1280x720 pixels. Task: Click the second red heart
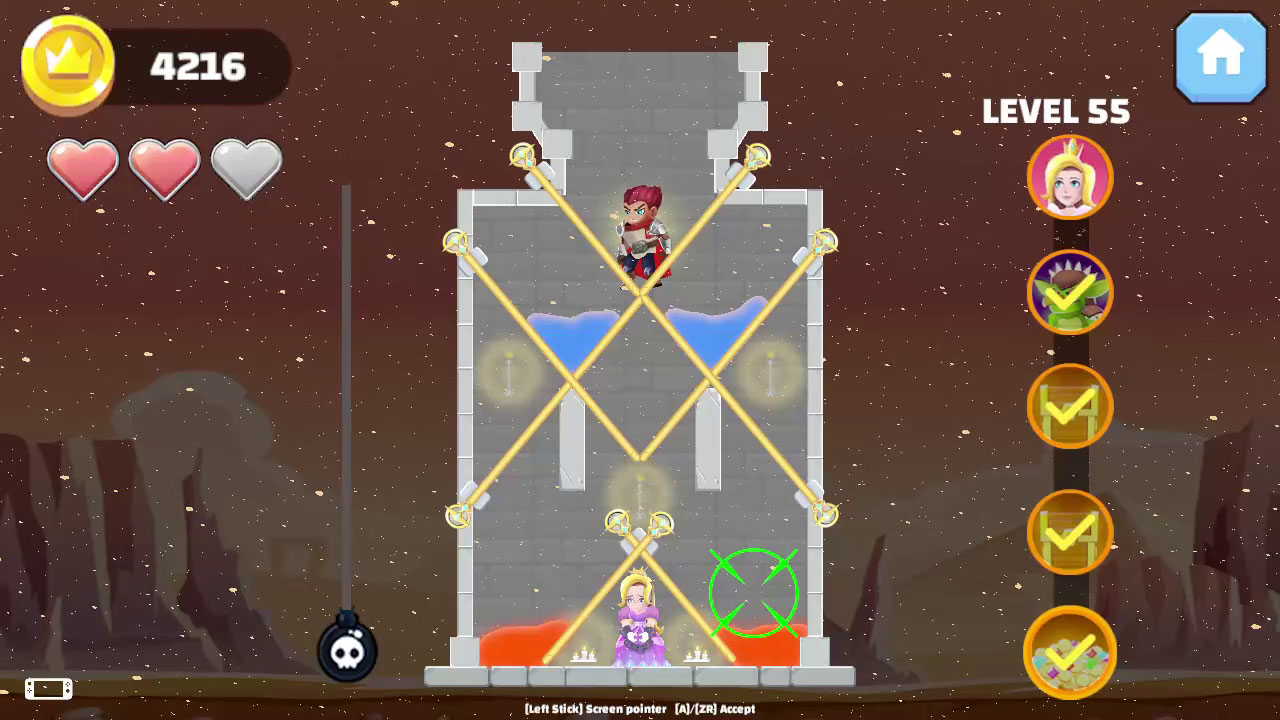pos(165,168)
